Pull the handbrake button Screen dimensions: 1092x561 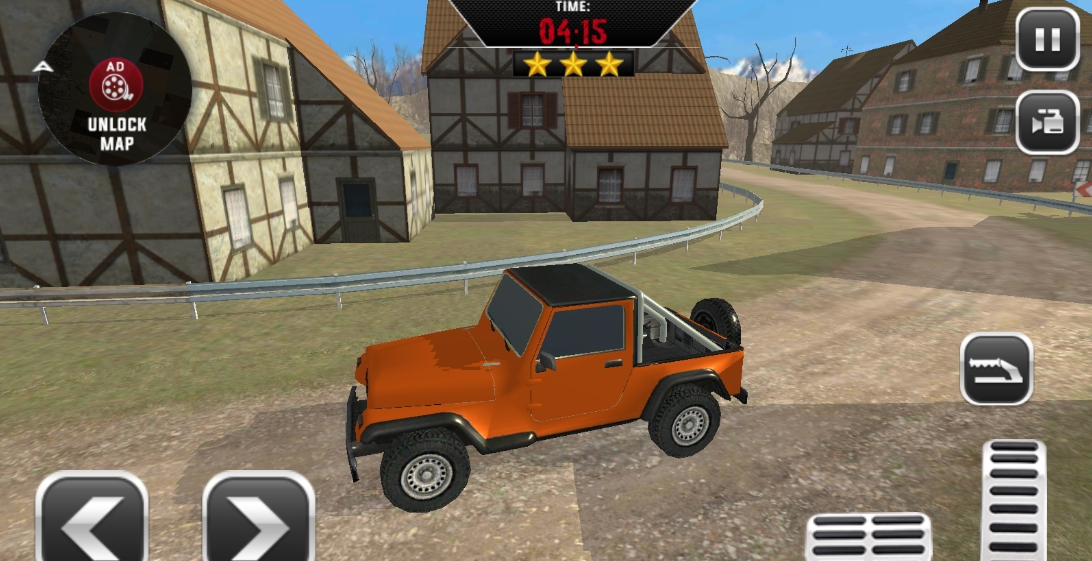tap(996, 369)
